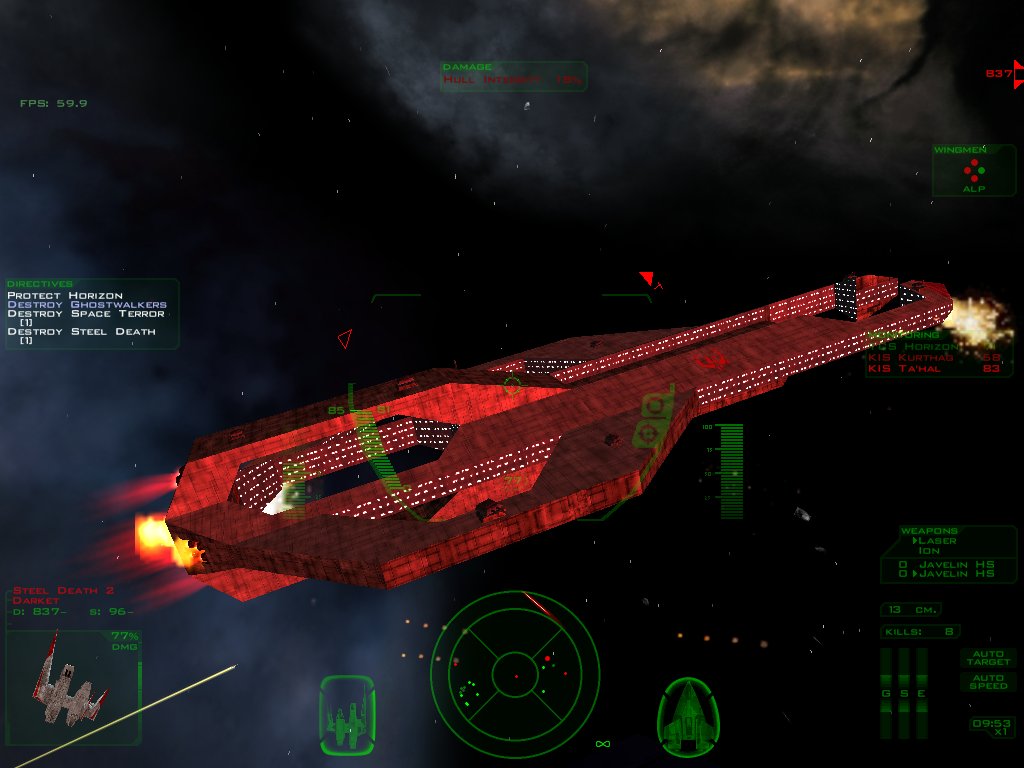Click the target shield icon left of radar
The width and height of the screenshot is (1024, 768).
(x=347, y=715)
